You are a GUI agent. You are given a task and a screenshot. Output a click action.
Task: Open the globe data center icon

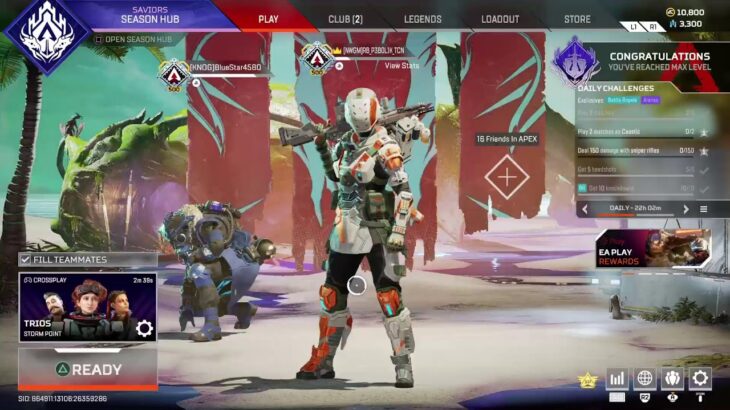pos(645,378)
